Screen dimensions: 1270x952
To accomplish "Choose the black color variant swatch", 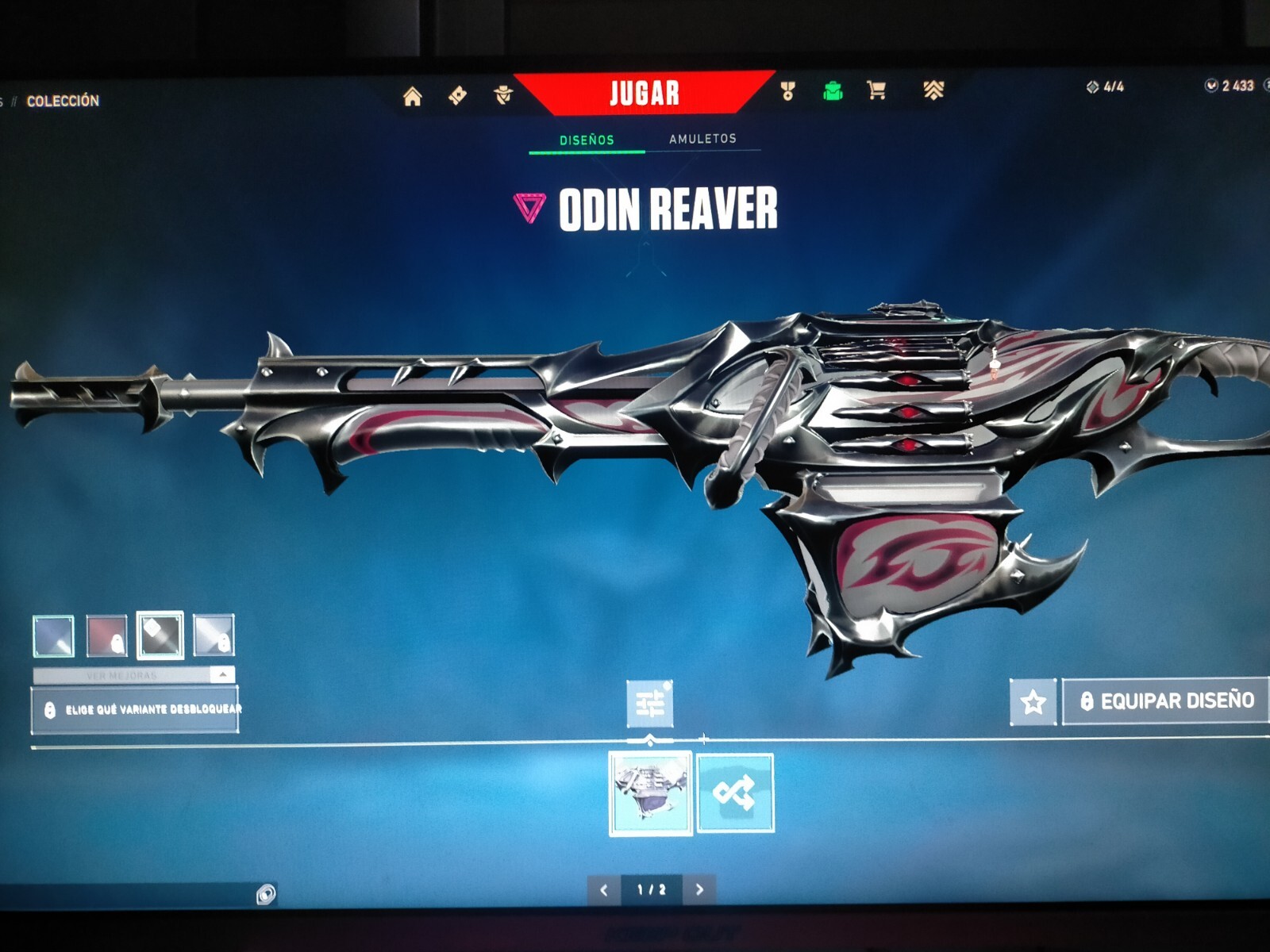I will coord(160,635).
